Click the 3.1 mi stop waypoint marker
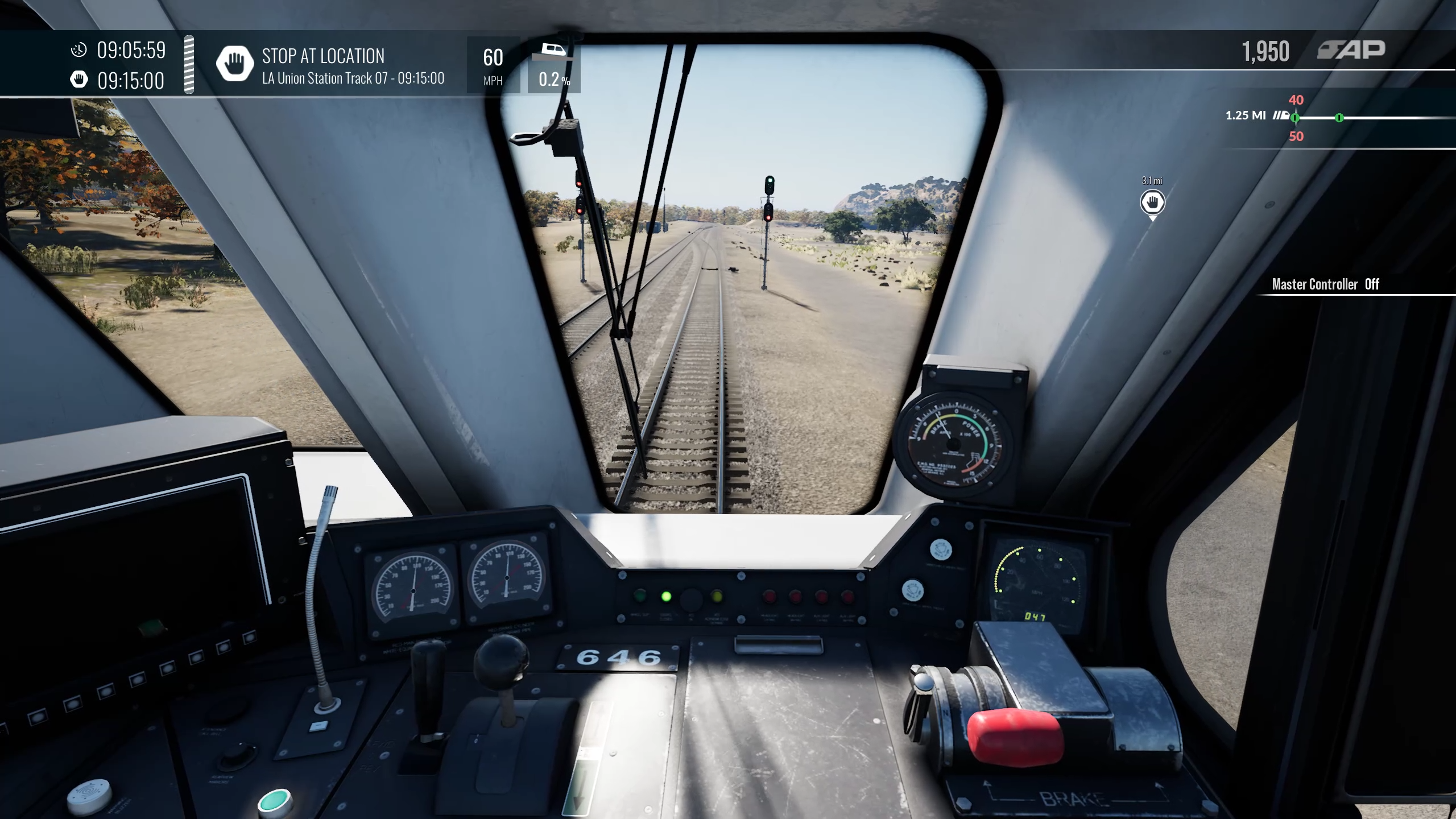 point(1152,202)
